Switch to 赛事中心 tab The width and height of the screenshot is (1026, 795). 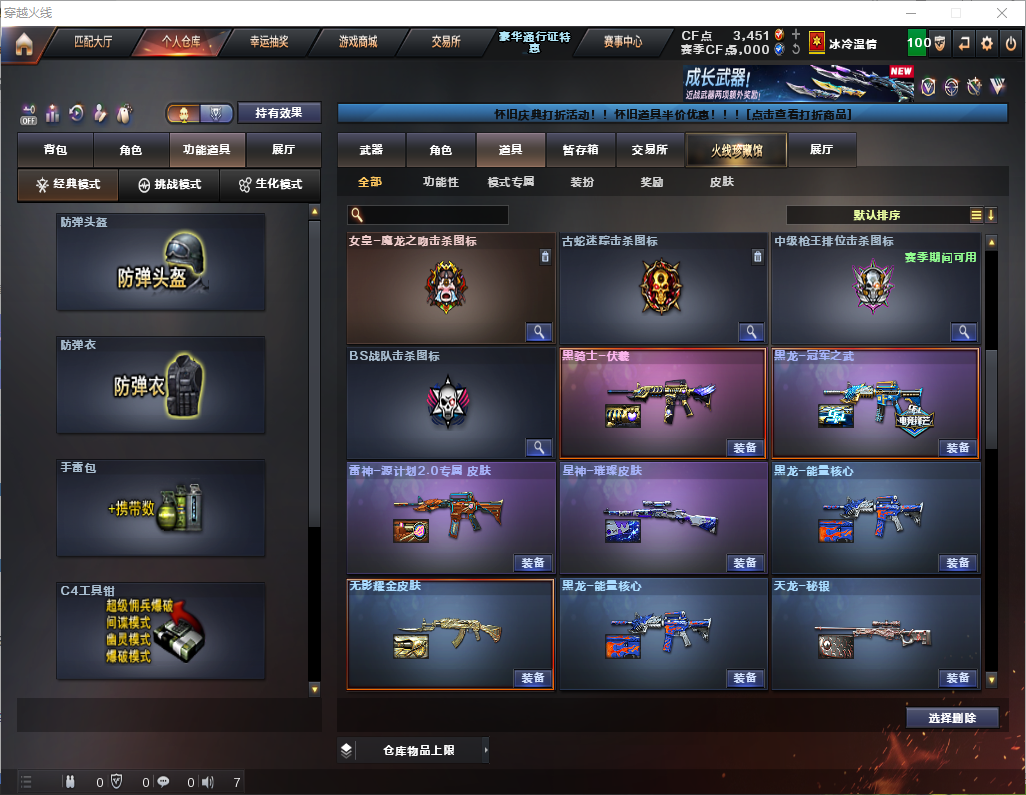(622, 42)
